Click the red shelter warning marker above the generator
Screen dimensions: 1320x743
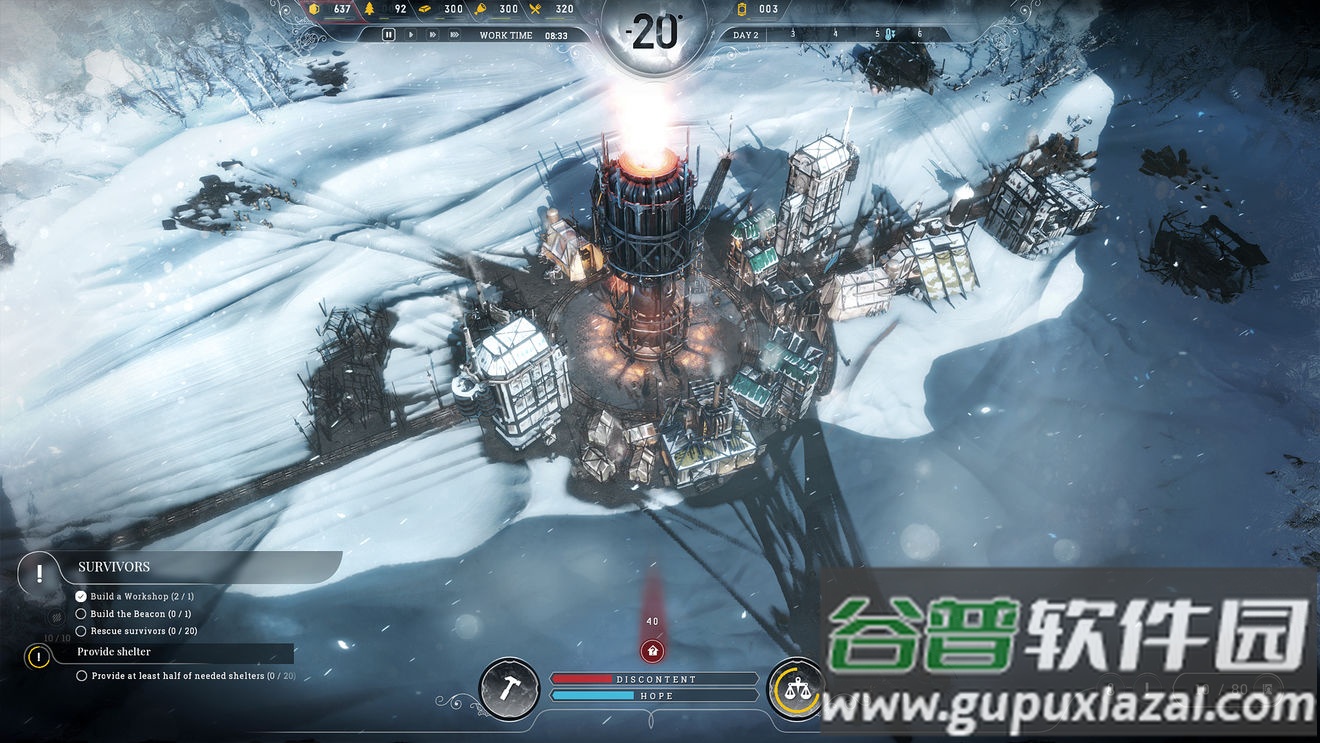tap(654, 650)
